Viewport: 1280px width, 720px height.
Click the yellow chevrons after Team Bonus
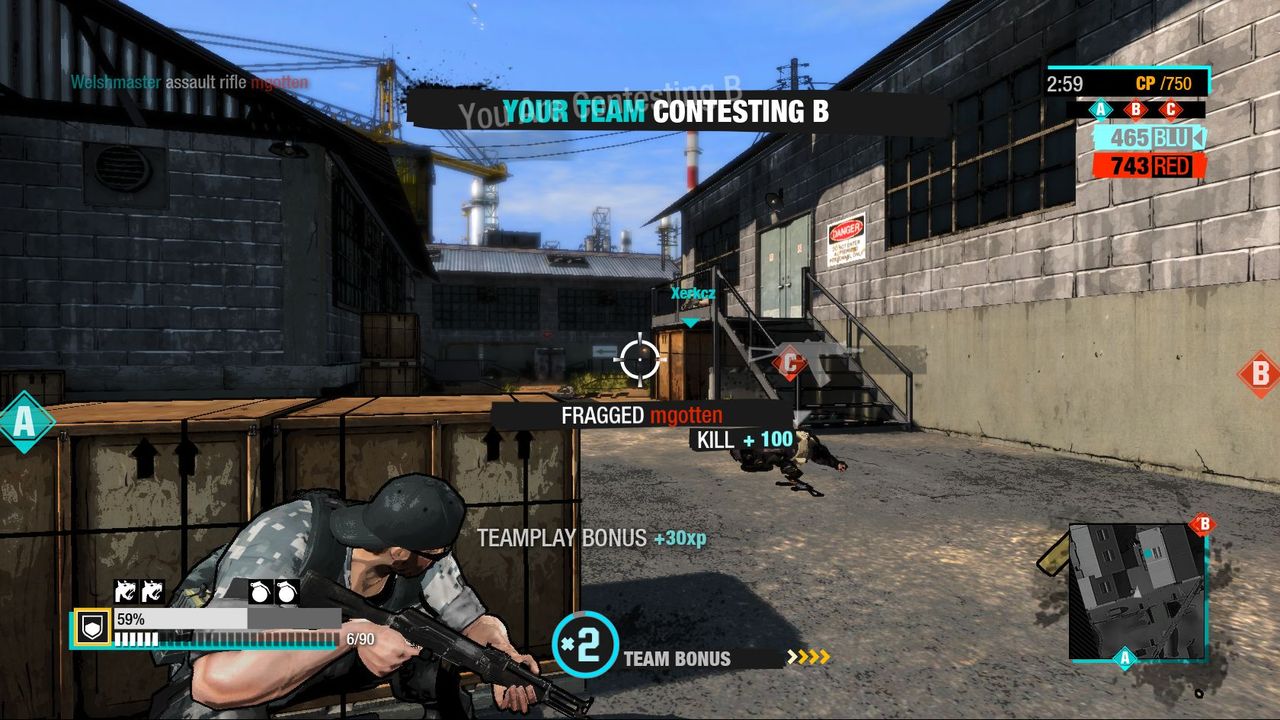pos(806,657)
